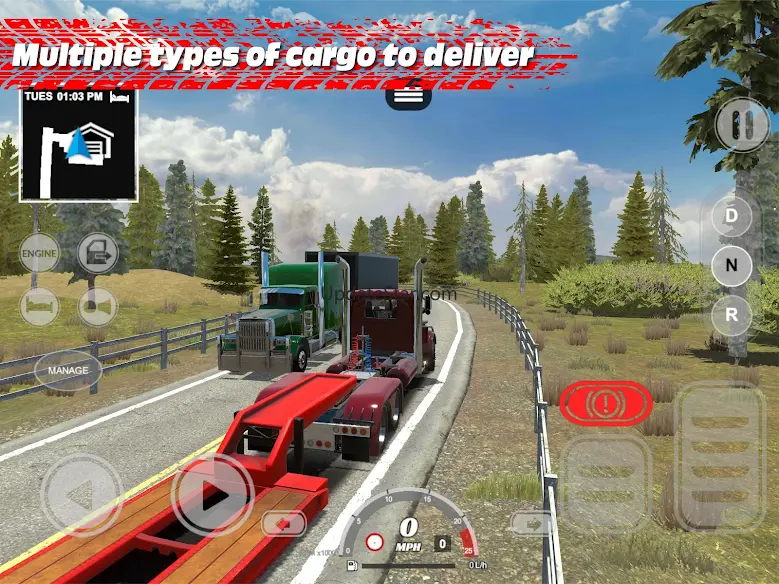Steer left with the left arrow
Viewport: 779px width, 584px height.
coord(81,495)
